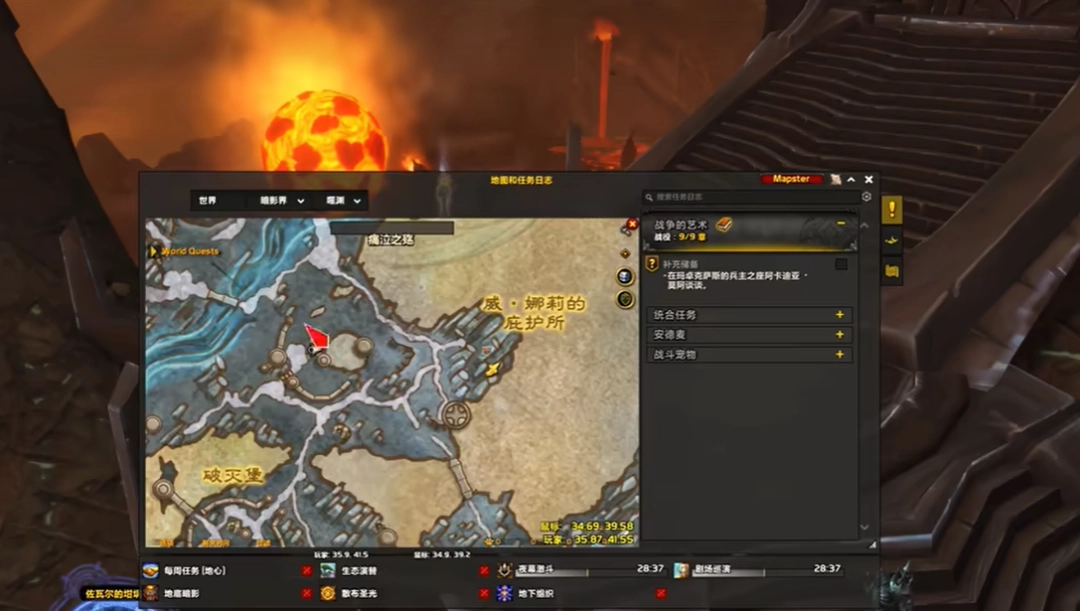Open the 噬渊 zone dropdown
Screen dimensions: 1080x611
345,201
